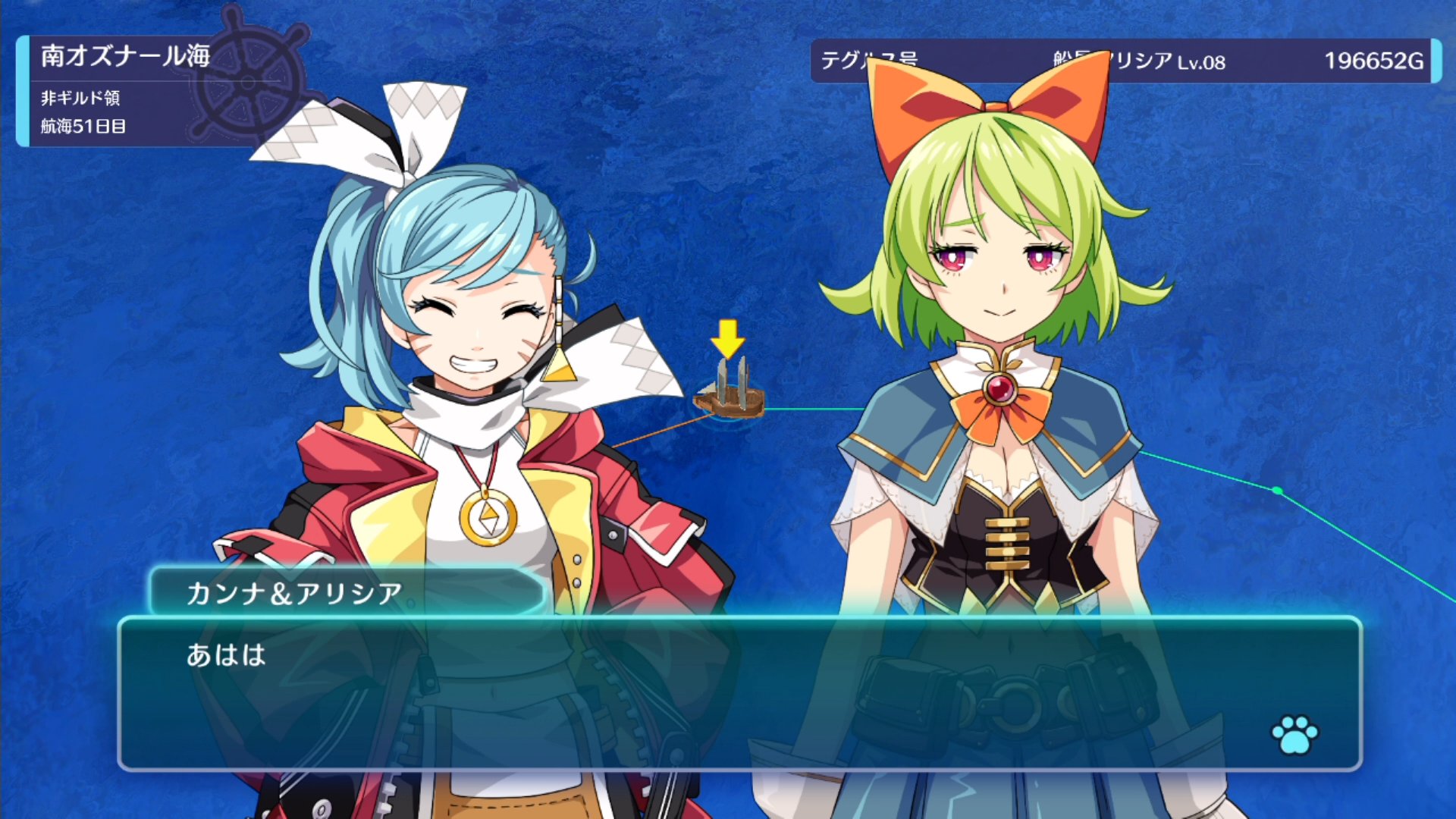Click the paw print advance icon
The image size is (1456, 819).
coord(1294,733)
